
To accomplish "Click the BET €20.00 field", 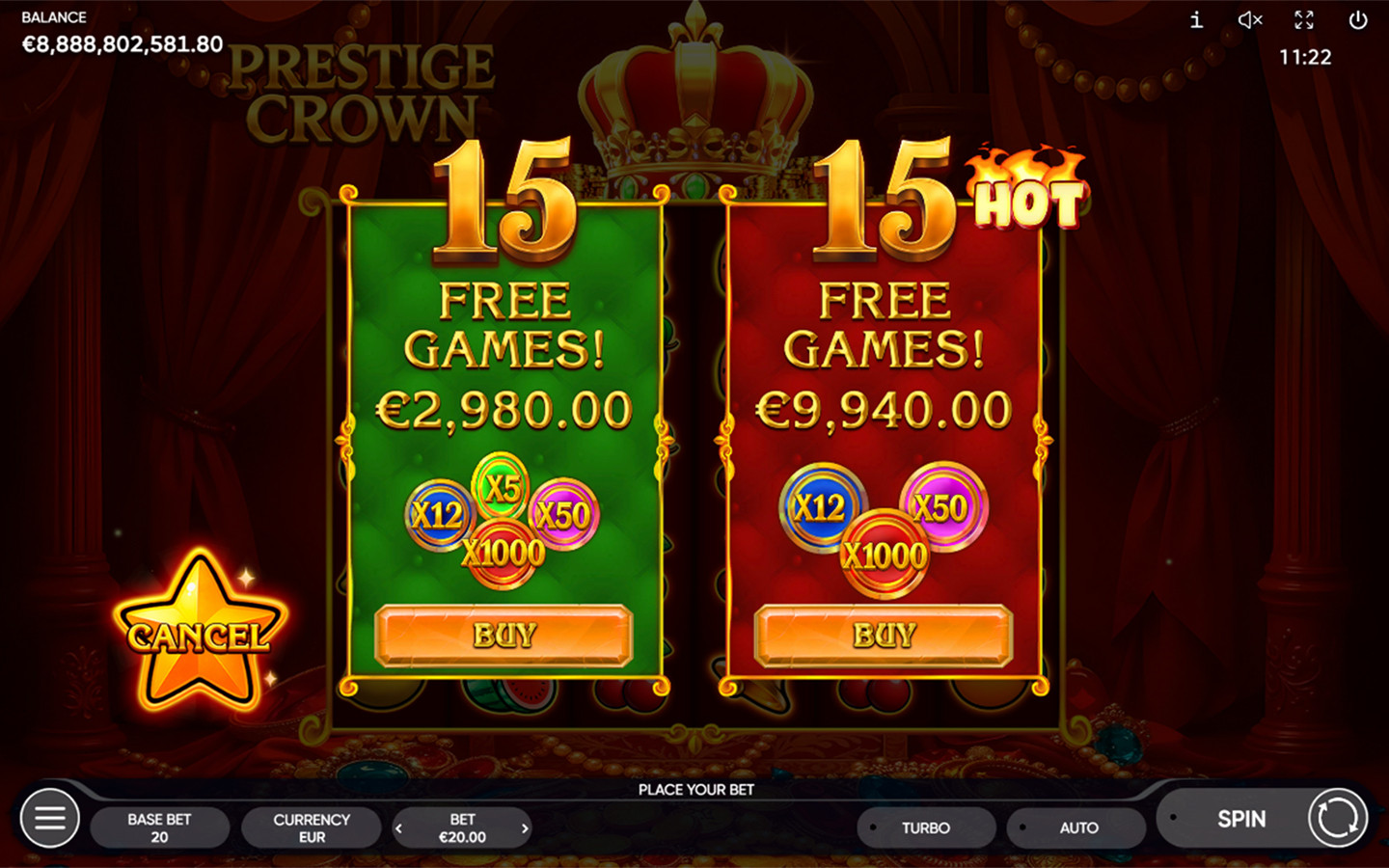I will pyautogui.click(x=462, y=827).
